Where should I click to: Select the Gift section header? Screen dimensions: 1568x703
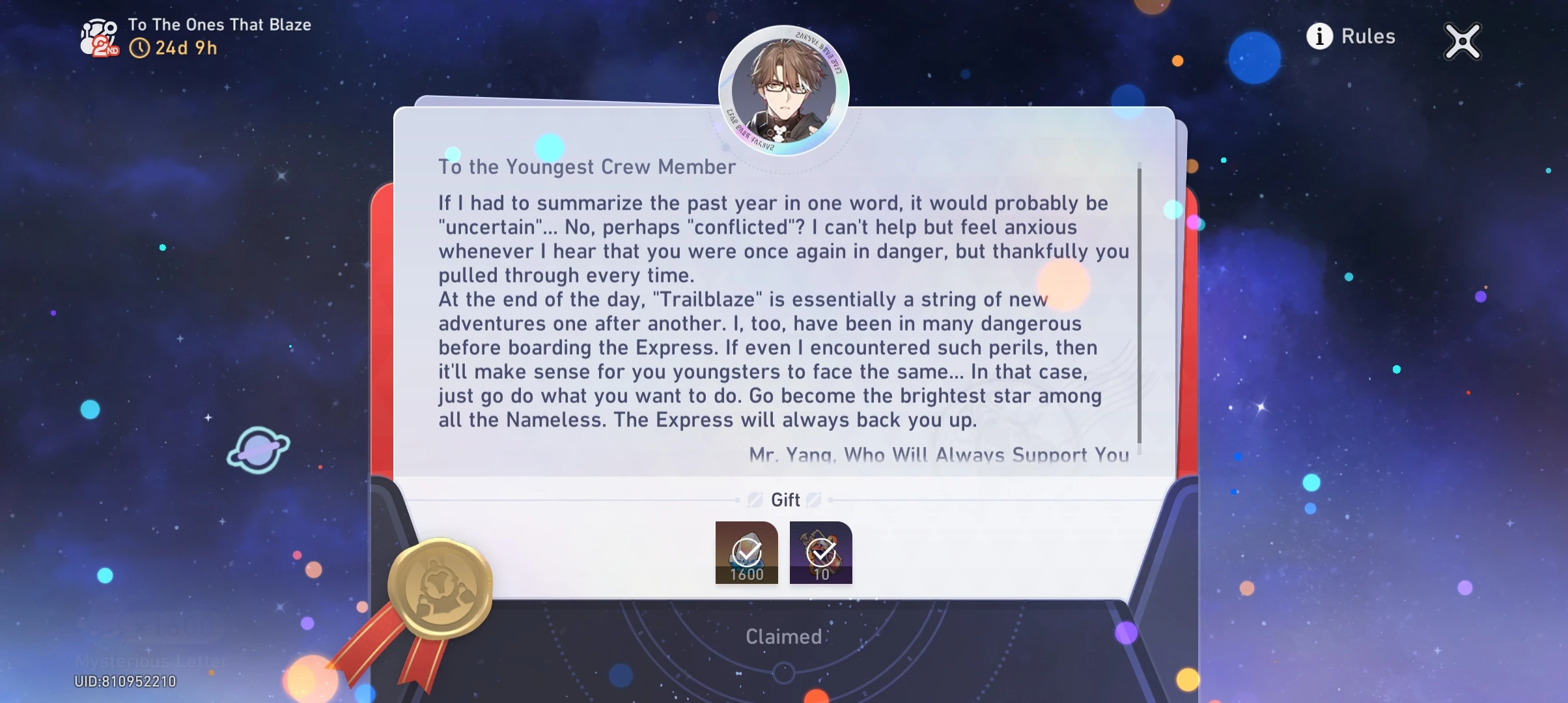[x=785, y=500]
